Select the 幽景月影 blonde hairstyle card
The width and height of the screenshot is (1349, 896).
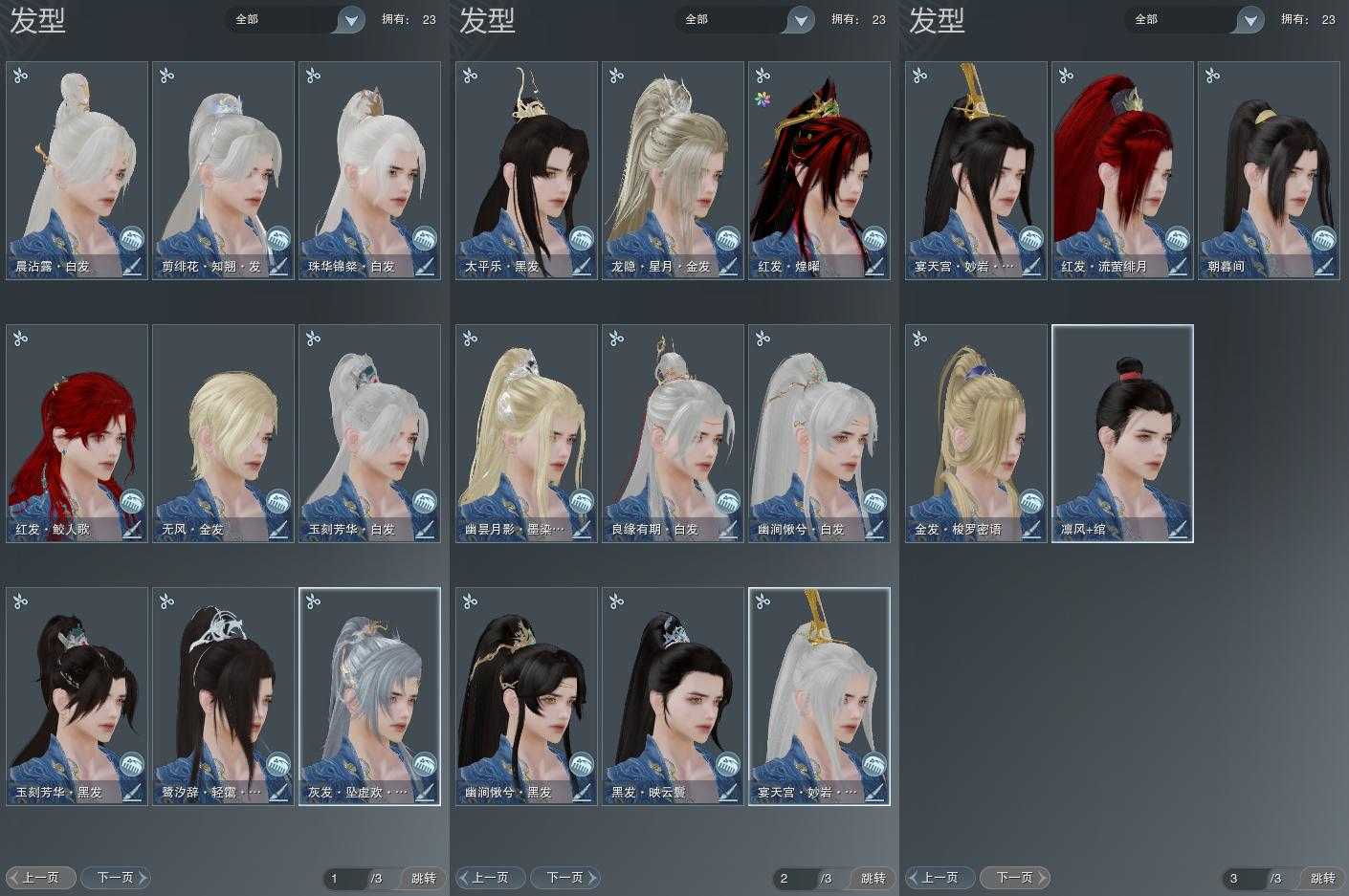click(x=527, y=433)
